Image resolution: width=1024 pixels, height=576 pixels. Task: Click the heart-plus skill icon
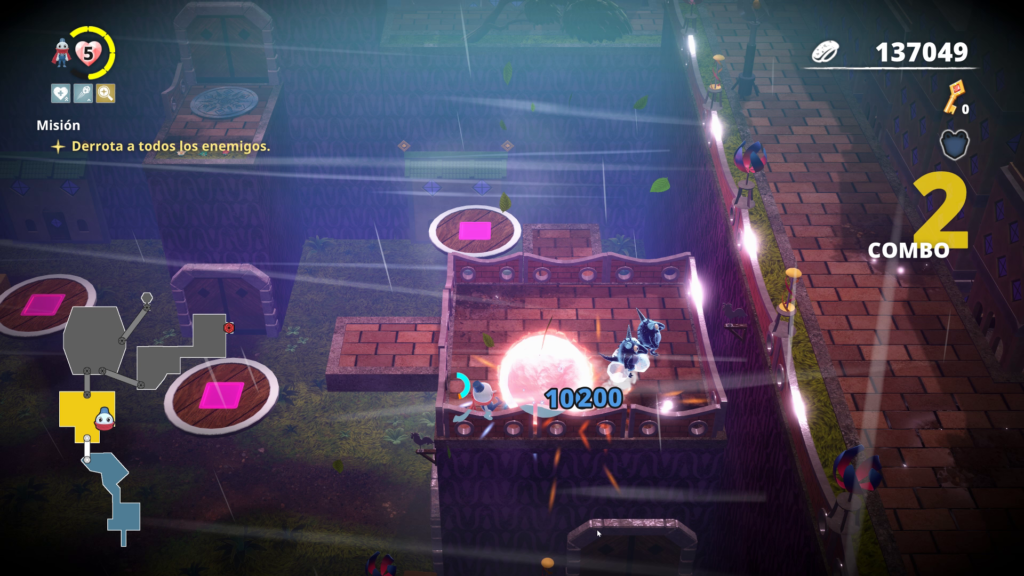(61, 93)
